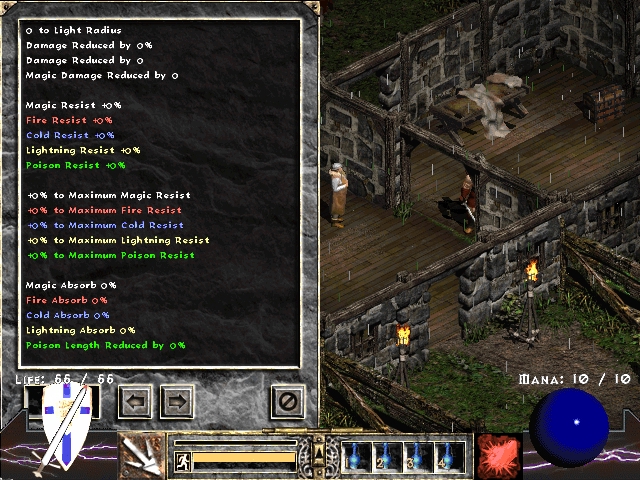Select the left-click attack skill icon

point(142,455)
